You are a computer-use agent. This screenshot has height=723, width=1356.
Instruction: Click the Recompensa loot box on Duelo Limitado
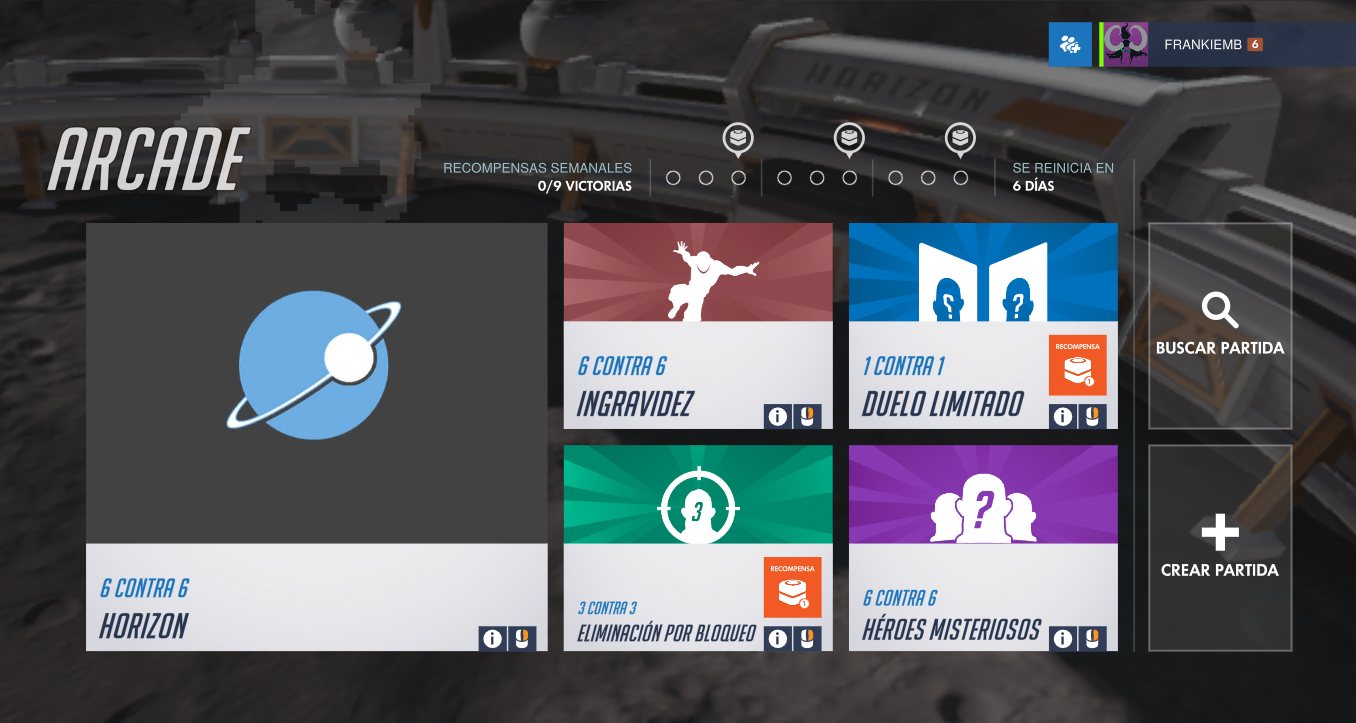(x=1077, y=366)
